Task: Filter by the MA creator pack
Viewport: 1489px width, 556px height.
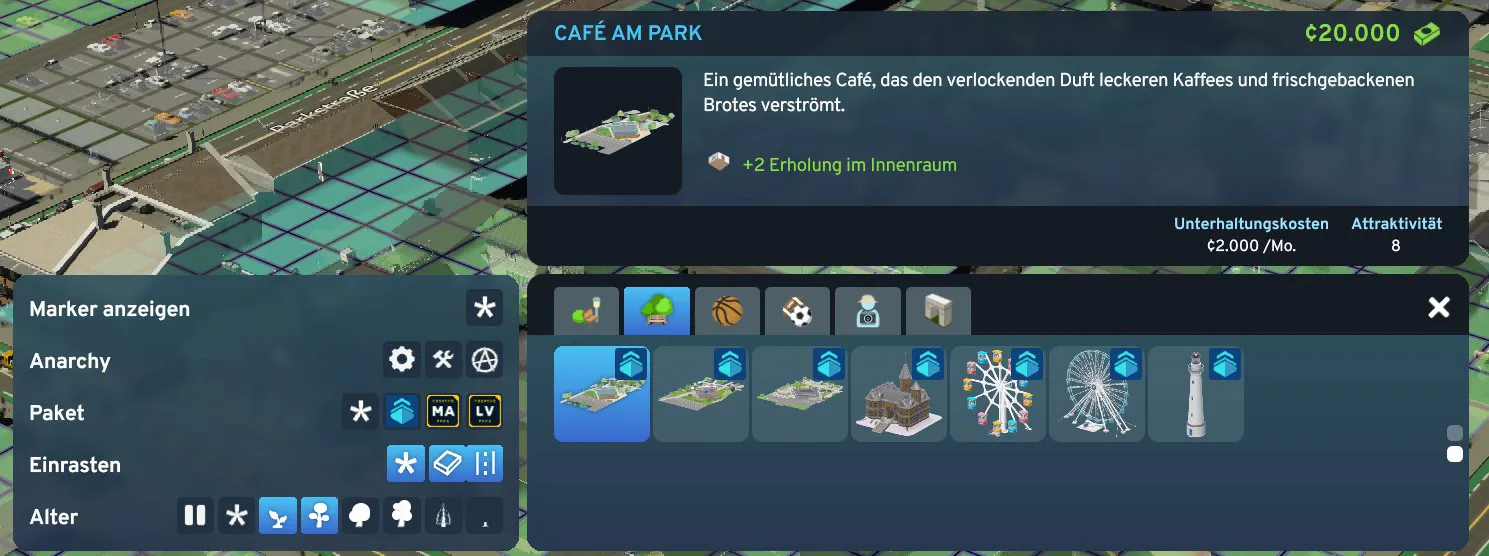Action: [443, 412]
